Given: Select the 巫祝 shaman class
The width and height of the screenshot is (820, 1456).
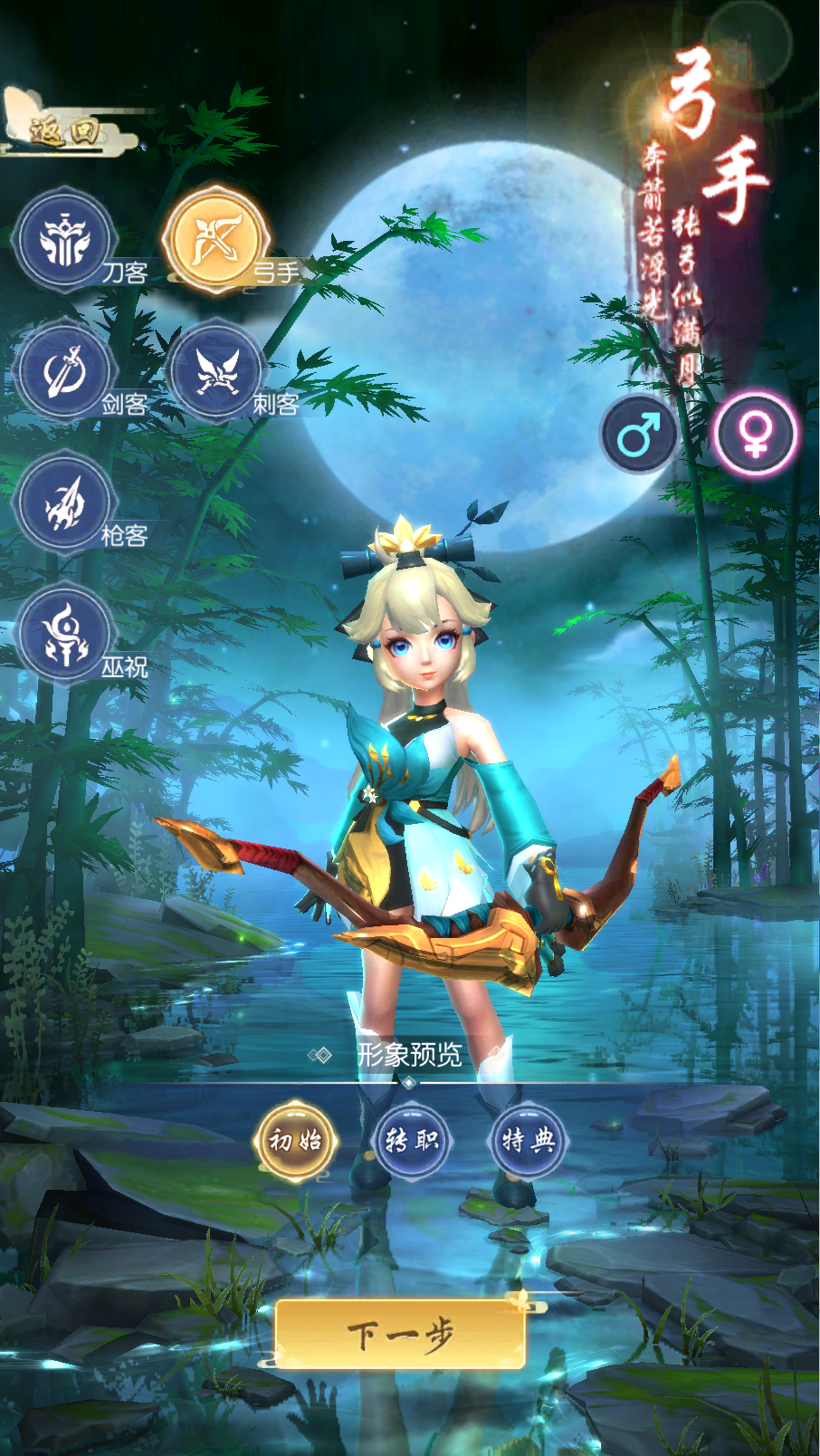Looking at the screenshot, I should (x=64, y=633).
